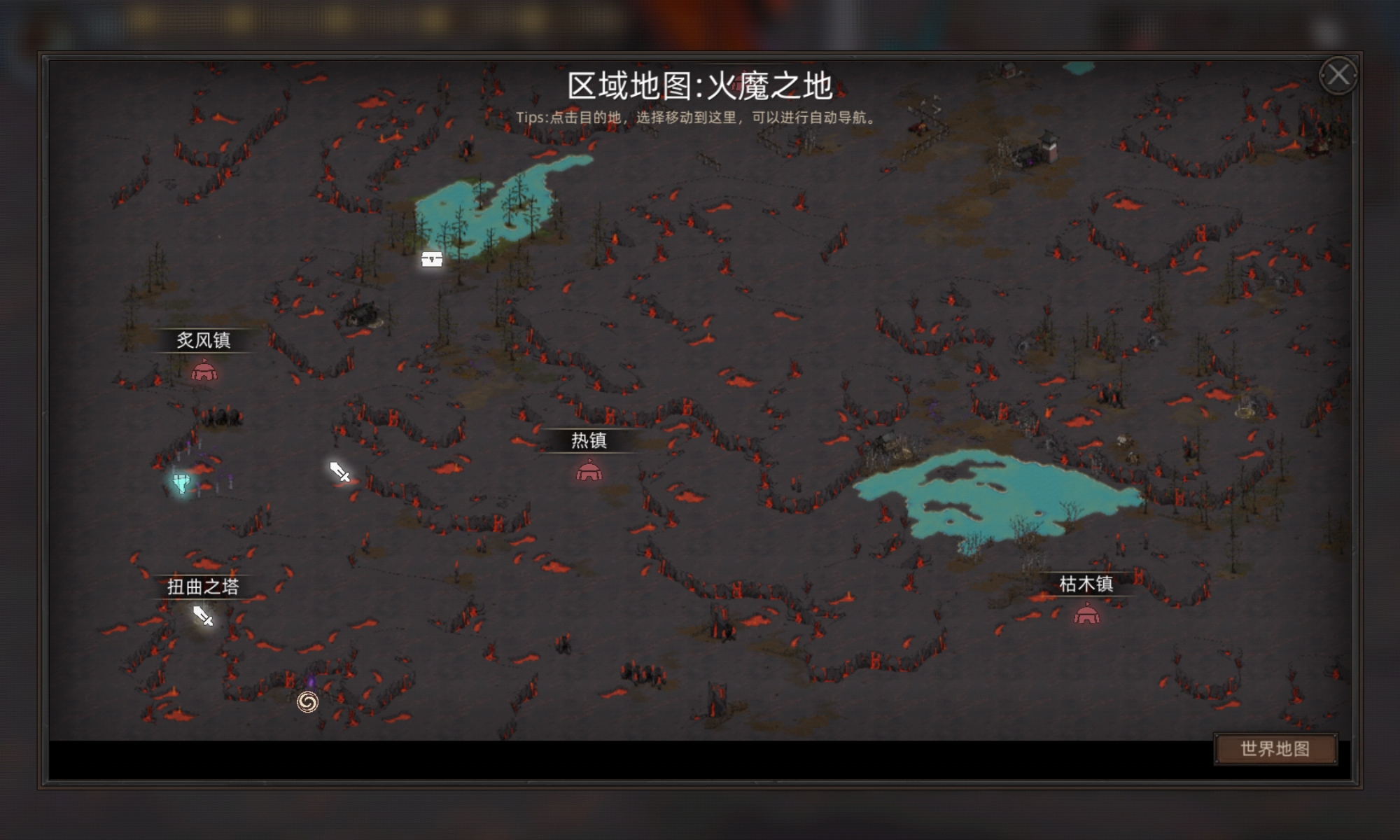The image size is (1400, 840).
Task: Click the 热镇 name label
Action: click(x=588, y=442)
